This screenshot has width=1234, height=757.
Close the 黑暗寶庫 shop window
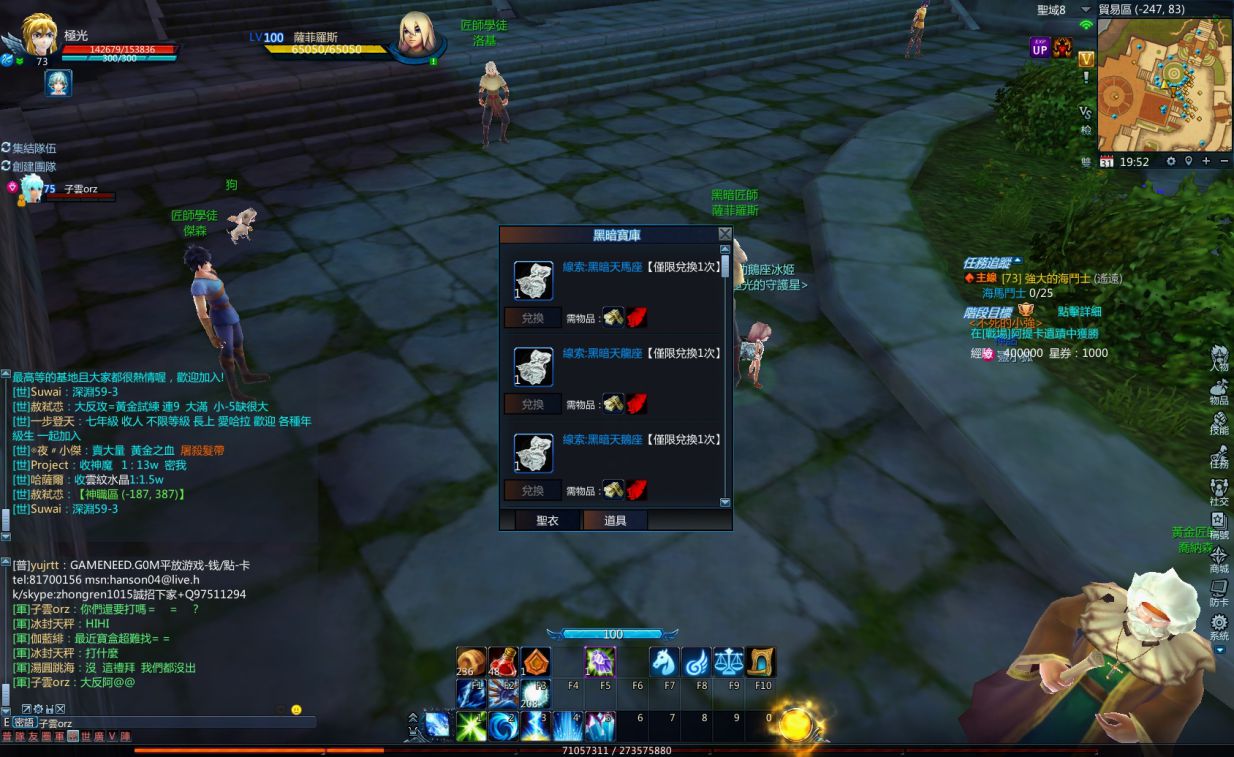[x=725, y=234]
